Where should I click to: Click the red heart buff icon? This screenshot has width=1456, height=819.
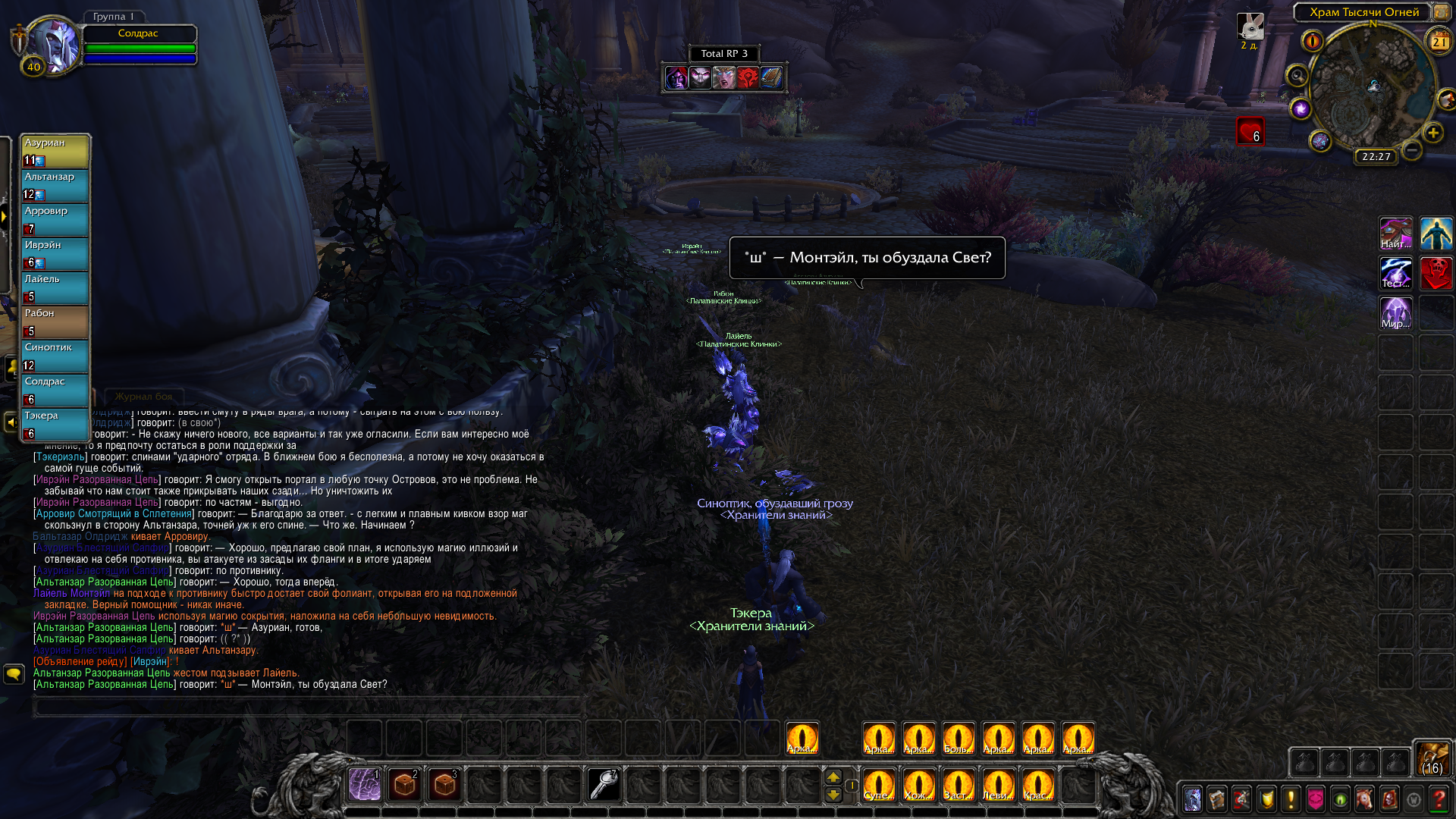(1250, 130)
